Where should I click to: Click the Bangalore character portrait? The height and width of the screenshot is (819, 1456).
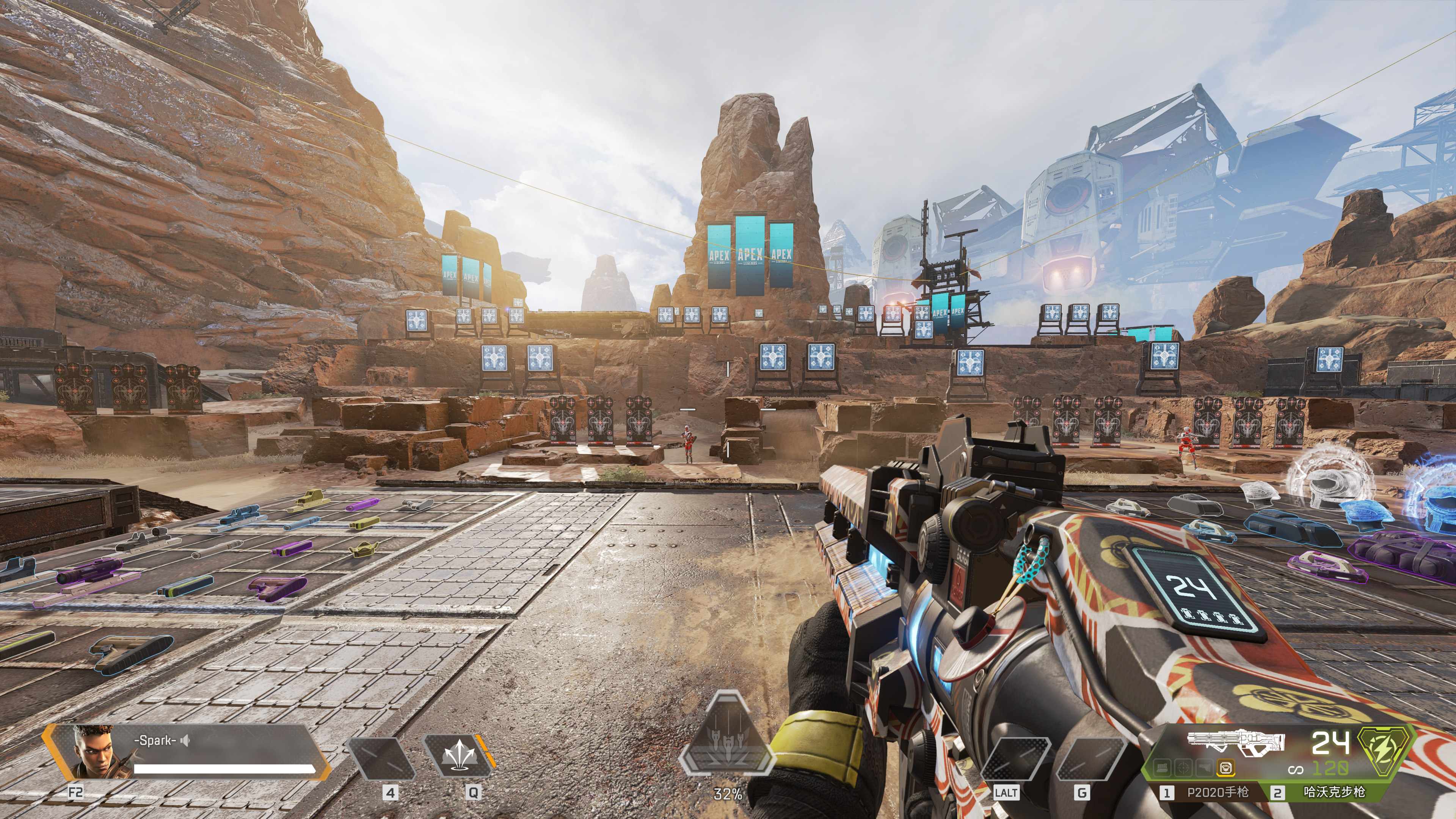(91, 752)
